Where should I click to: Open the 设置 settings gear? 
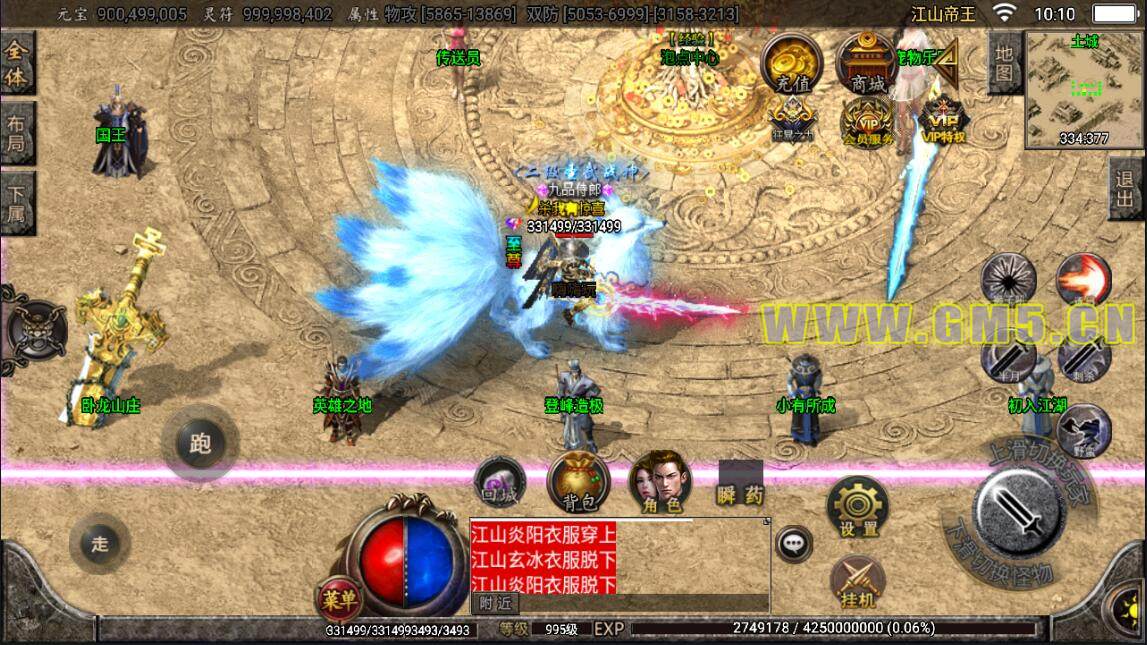tap(858, 507)
